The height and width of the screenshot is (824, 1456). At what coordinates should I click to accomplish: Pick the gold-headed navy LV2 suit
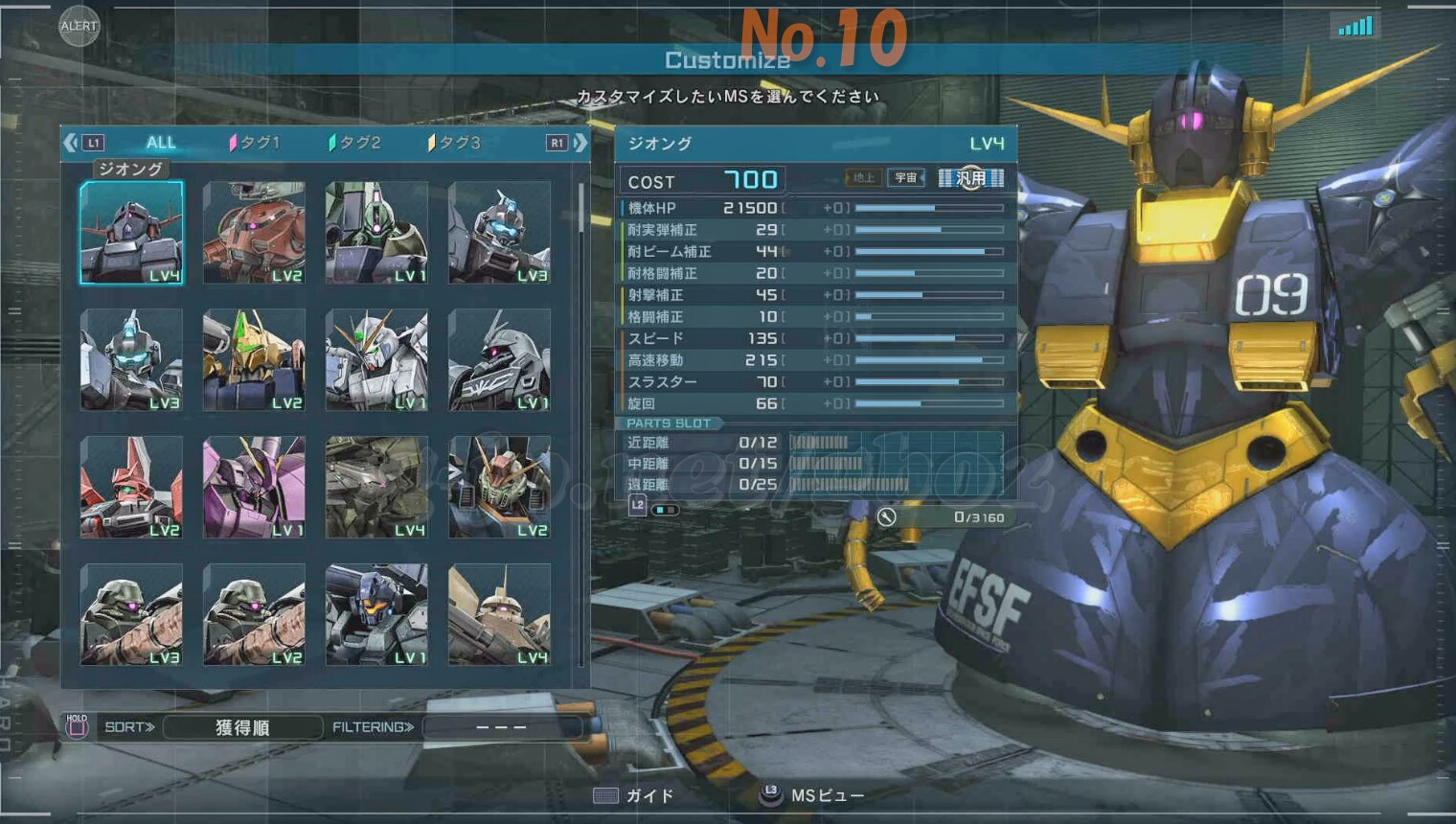coord(254,360)
